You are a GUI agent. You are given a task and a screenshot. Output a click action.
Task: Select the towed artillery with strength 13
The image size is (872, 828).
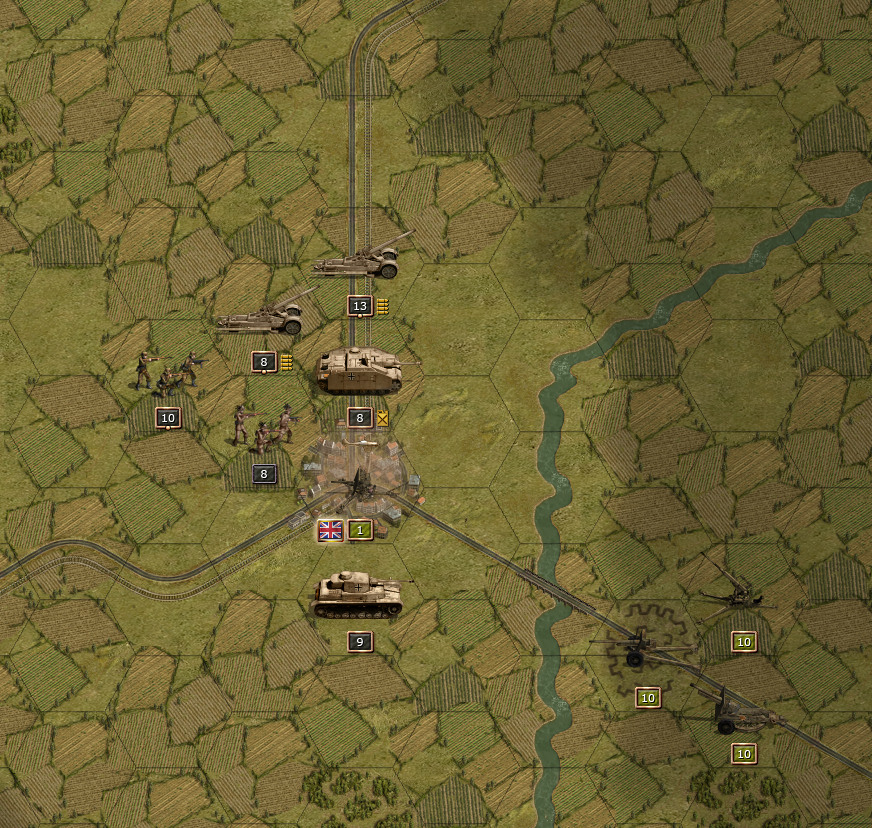coord(359,262)
